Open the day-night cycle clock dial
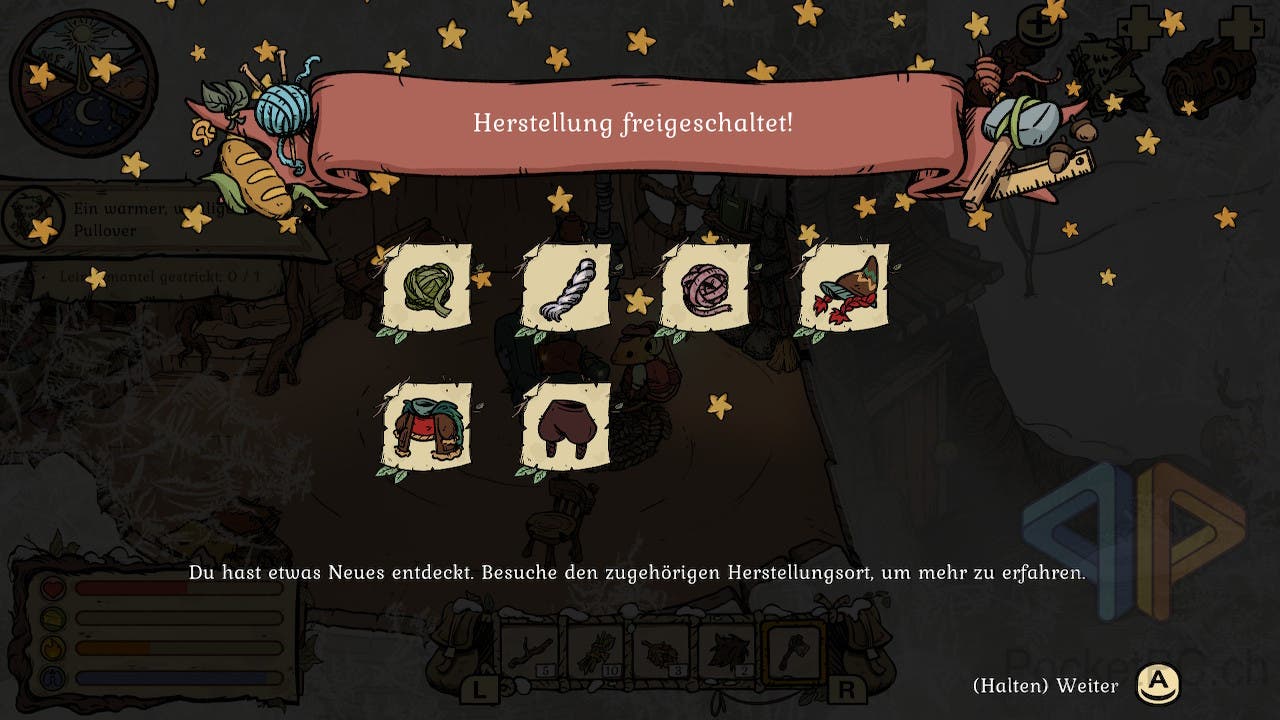This screenshot has width=1280, height=720. (x=84, y=84)
